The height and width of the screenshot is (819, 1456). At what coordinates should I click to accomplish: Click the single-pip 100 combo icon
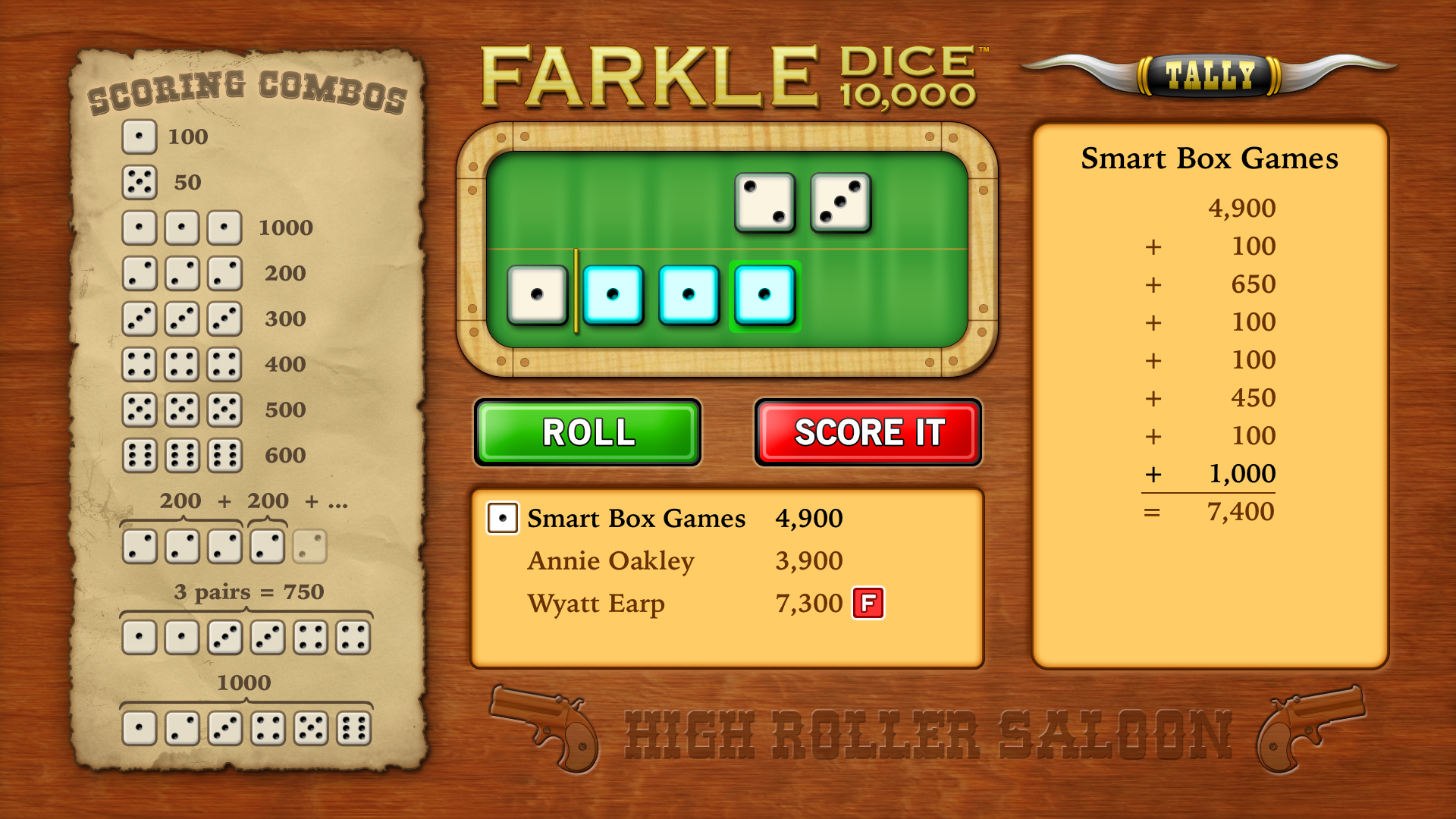point(139,137)
